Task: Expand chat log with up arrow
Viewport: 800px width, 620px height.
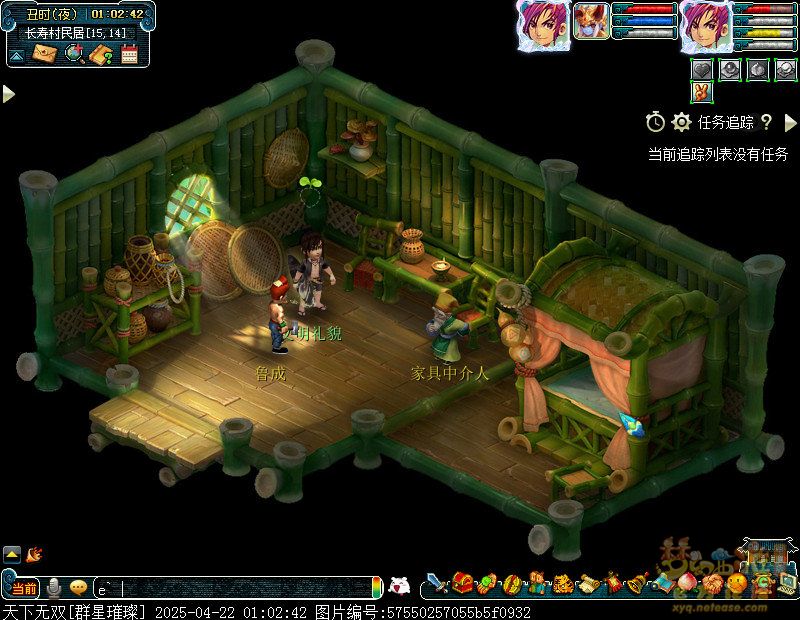Action: tap(12, 553)
